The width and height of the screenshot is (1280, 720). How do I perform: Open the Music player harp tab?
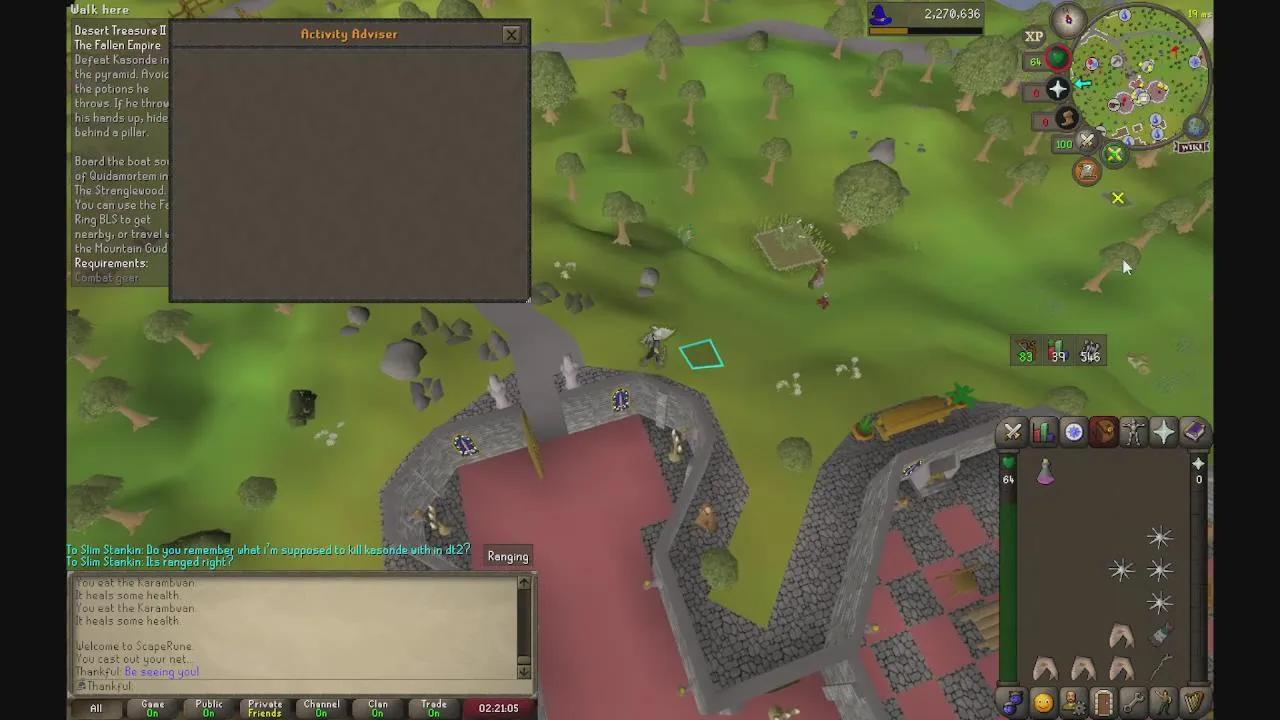click(x=1195, y=702)
